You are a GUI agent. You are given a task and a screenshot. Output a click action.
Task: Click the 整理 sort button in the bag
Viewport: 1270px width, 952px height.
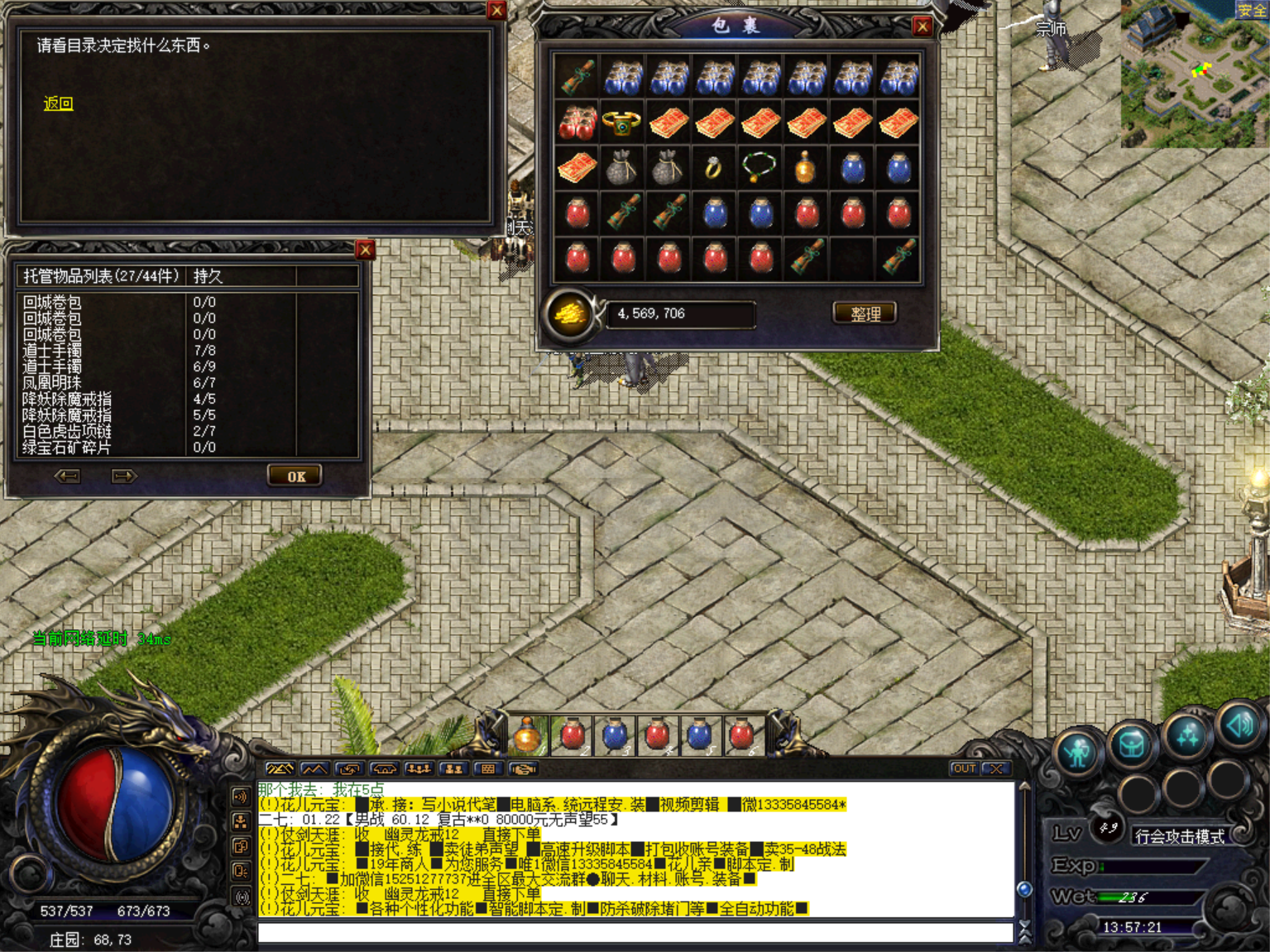click(865, 313)
